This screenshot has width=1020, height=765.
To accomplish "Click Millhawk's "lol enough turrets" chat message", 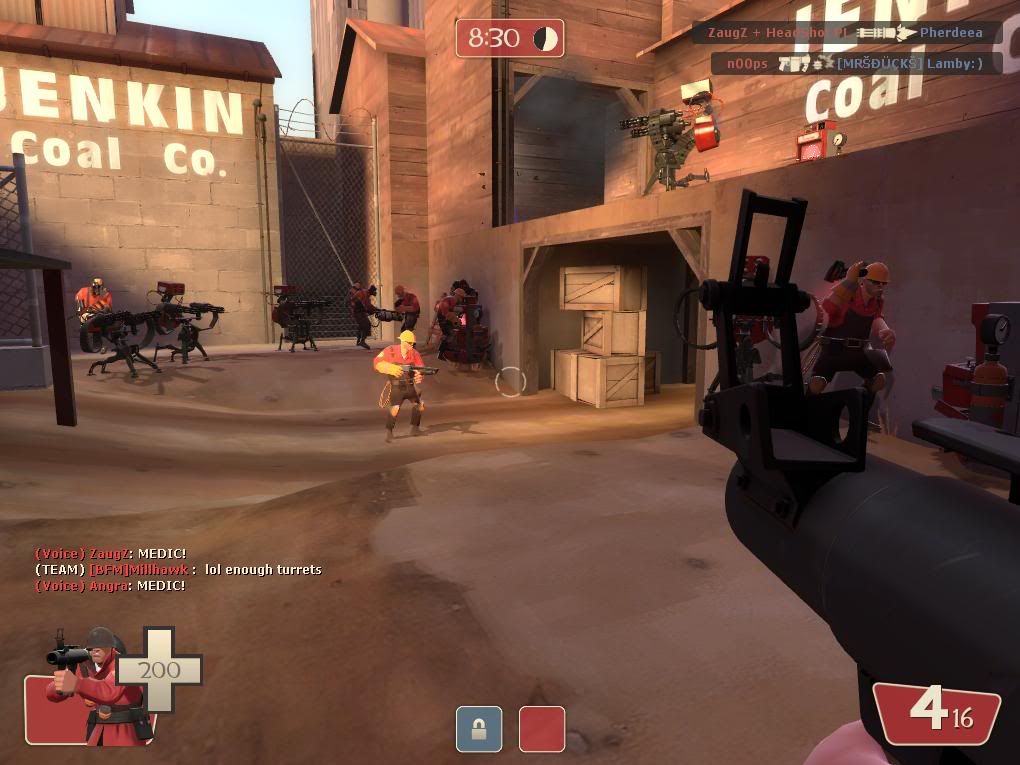I will 178,569.
